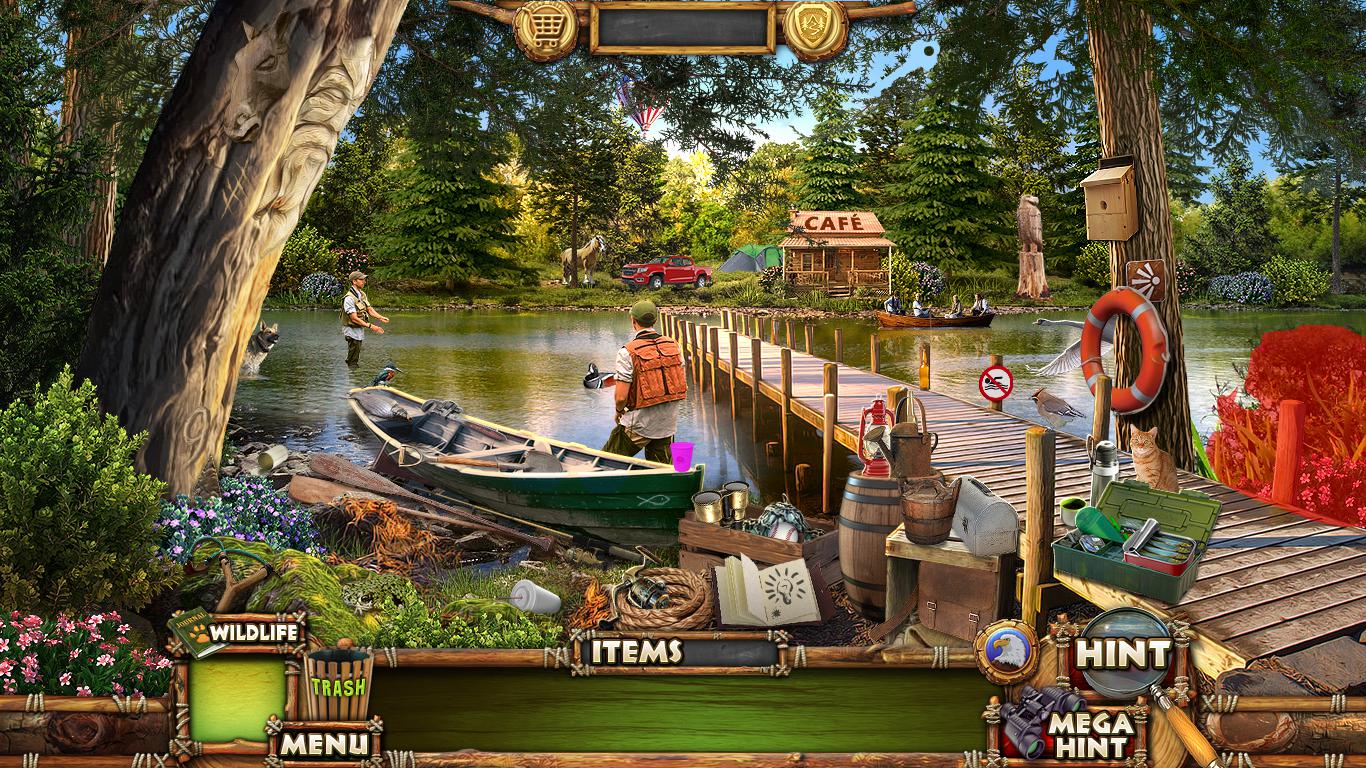This screenshot has width=1366, height=768.
Task: Click the gold badge emblem icon
Action: (x=815, y=28)
